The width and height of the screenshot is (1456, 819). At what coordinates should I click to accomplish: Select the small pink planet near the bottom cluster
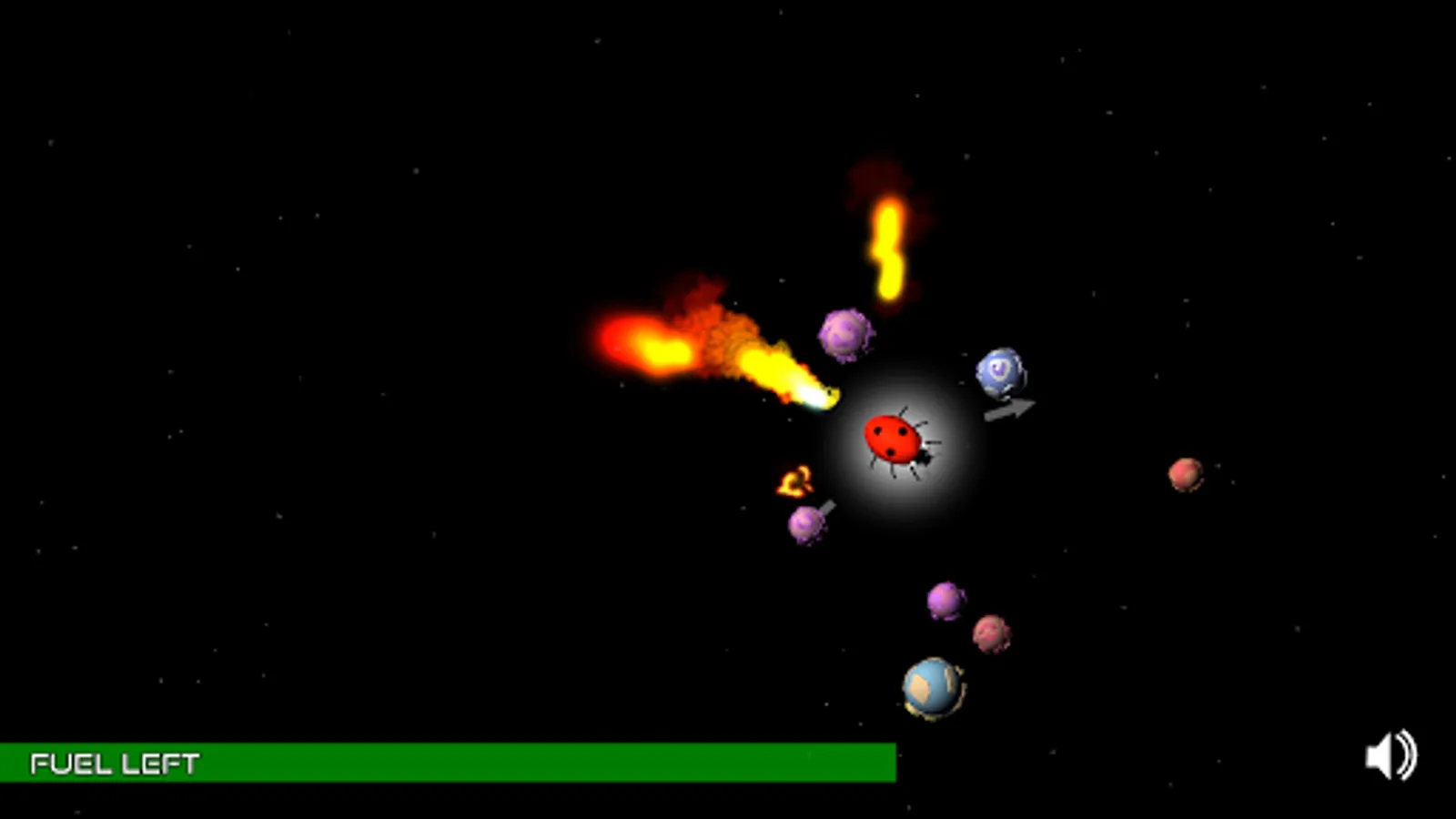point(991,631)
